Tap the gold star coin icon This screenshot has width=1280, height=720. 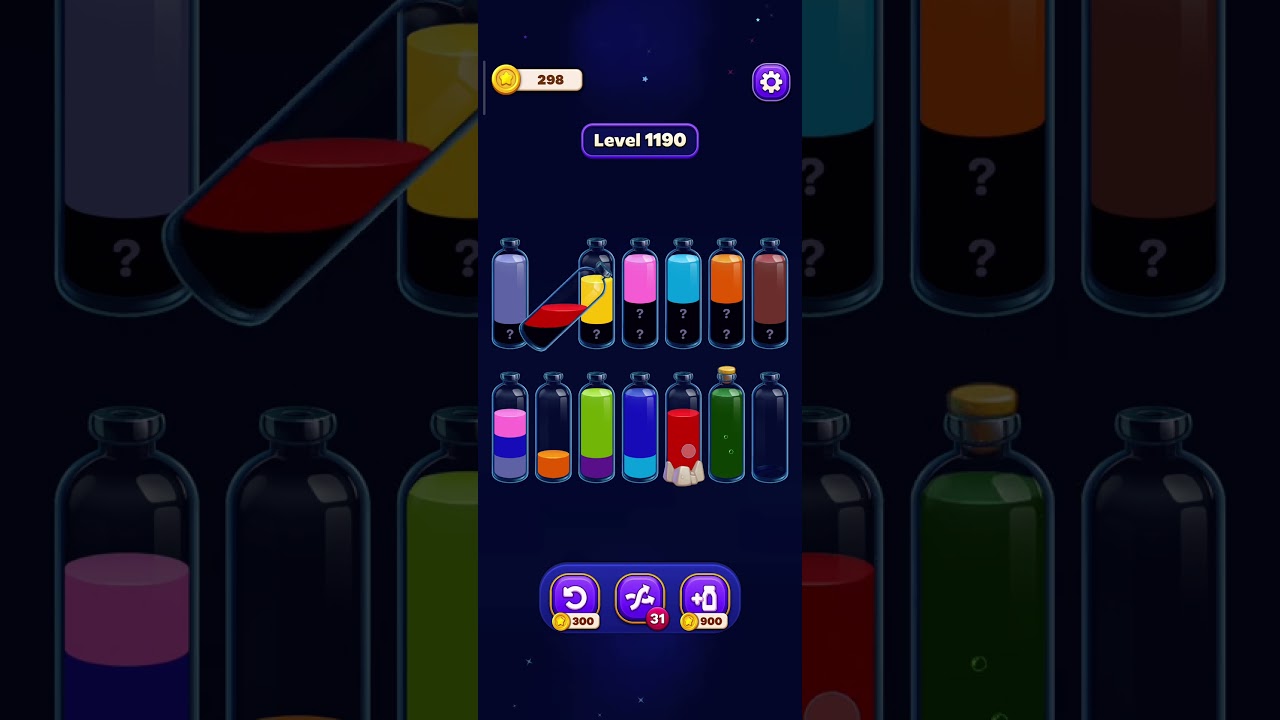[x=505, y=79]
